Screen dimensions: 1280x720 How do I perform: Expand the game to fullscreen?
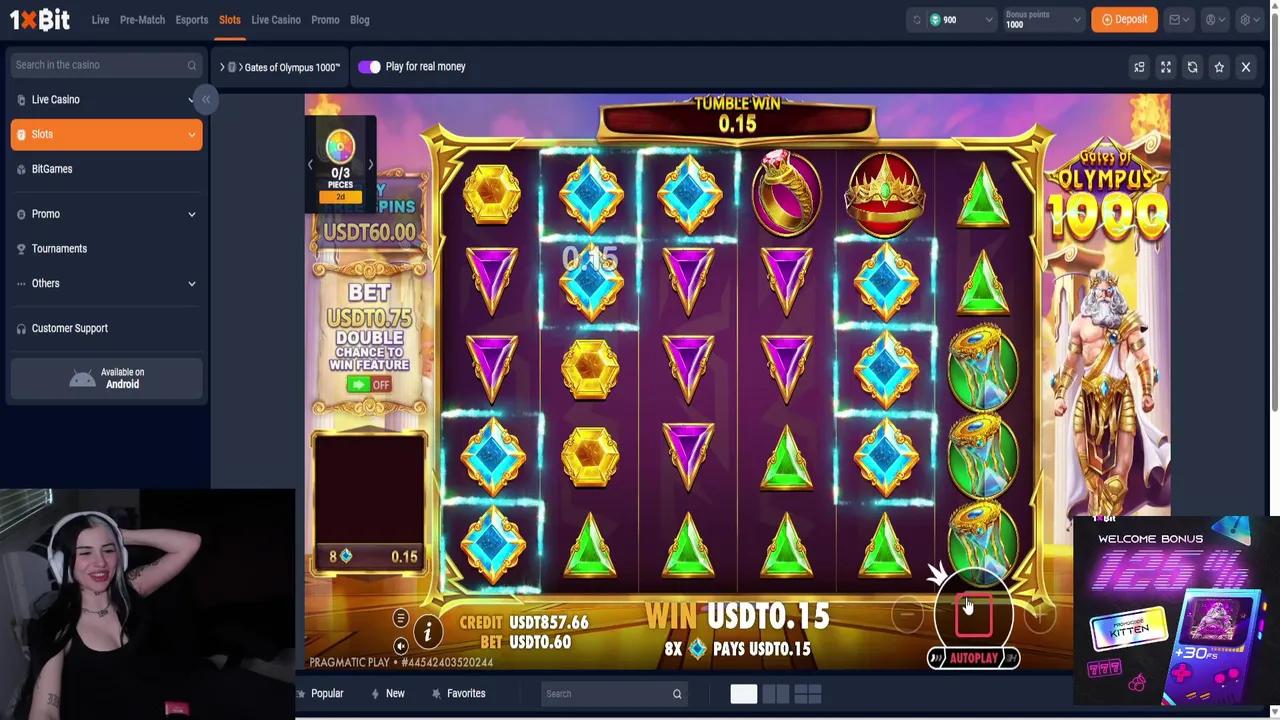coord(1165,66)
